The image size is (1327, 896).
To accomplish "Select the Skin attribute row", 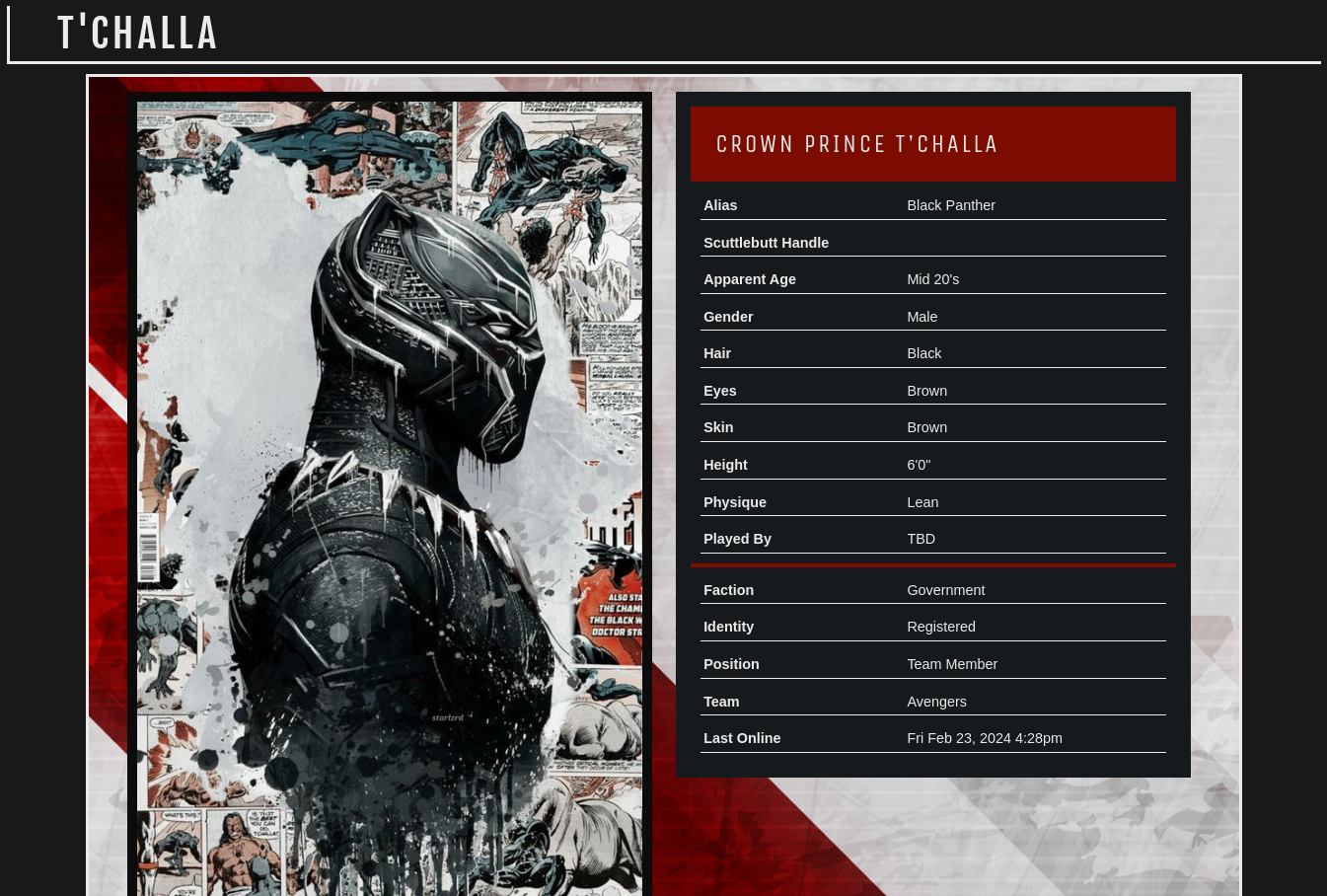I will 718,427.
